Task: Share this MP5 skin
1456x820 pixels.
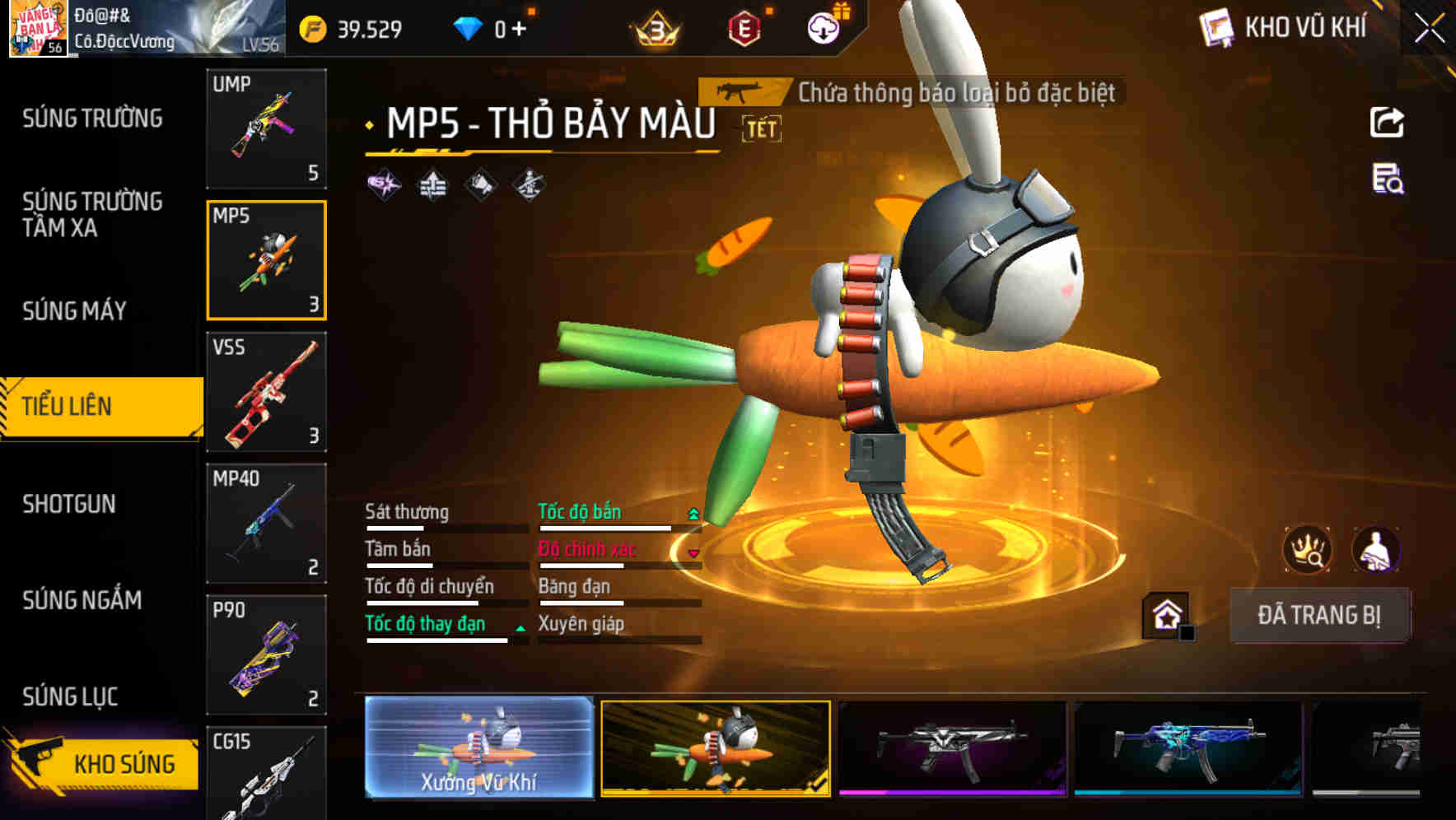Action: click(x=1387, y=123)
